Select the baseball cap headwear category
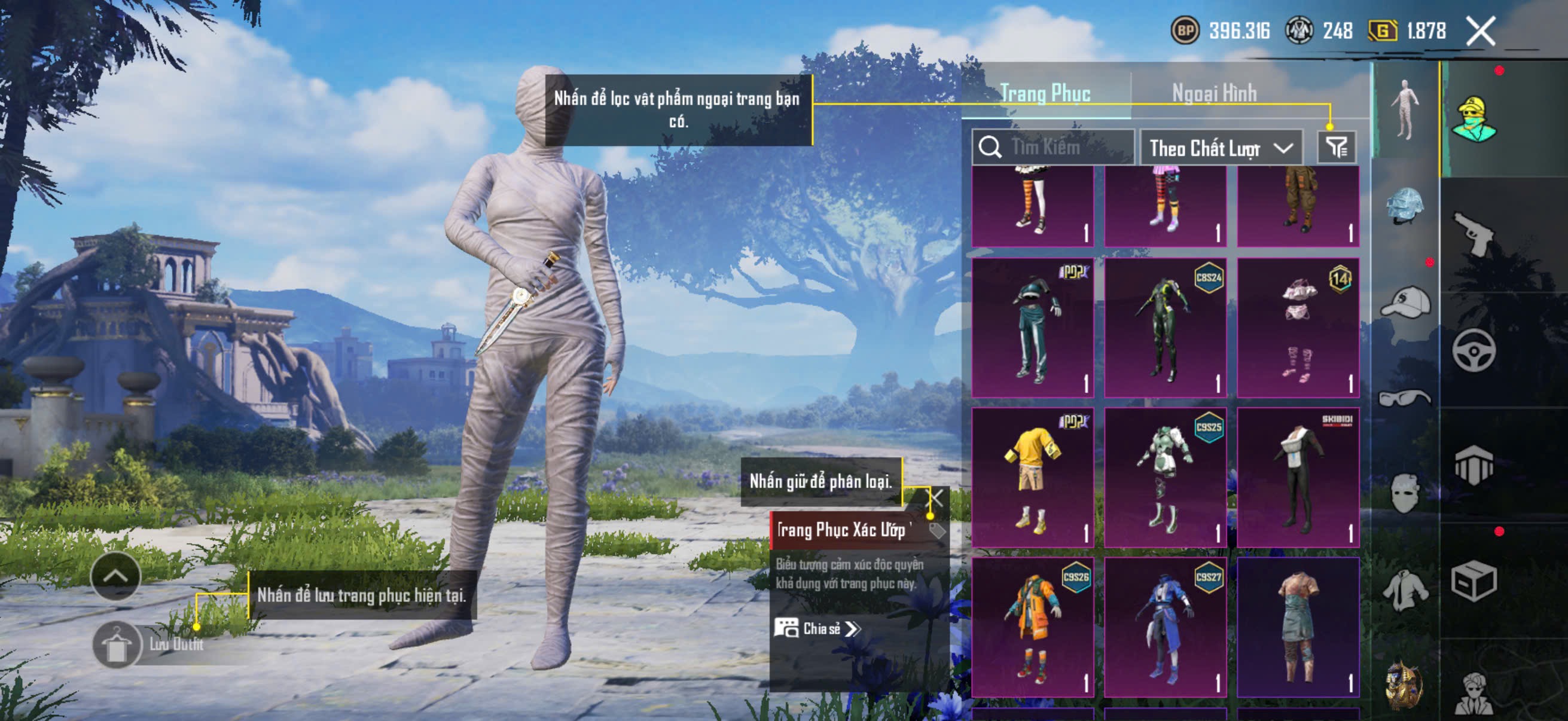The width and height of the screenshot is (1568, 721). (1405, 303)
